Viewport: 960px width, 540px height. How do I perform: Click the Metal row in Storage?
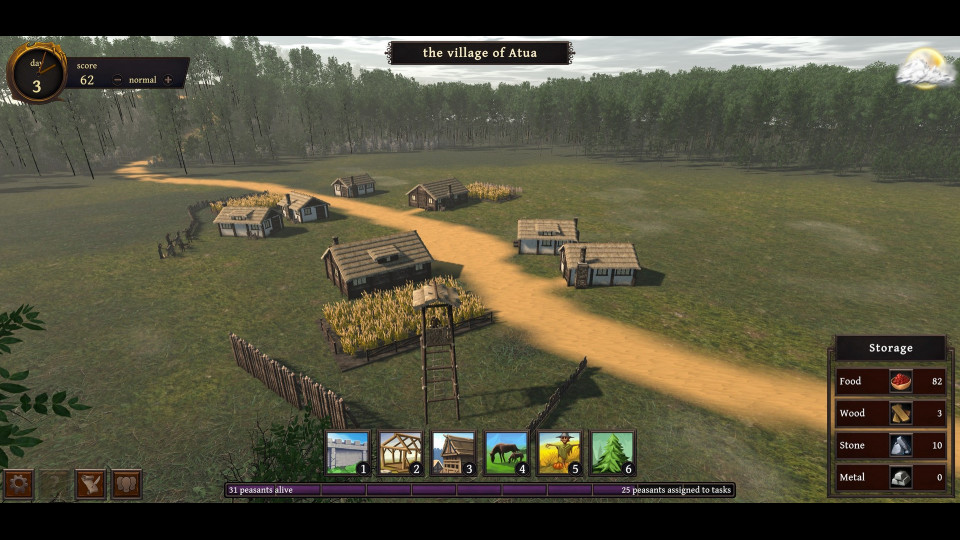891,477
